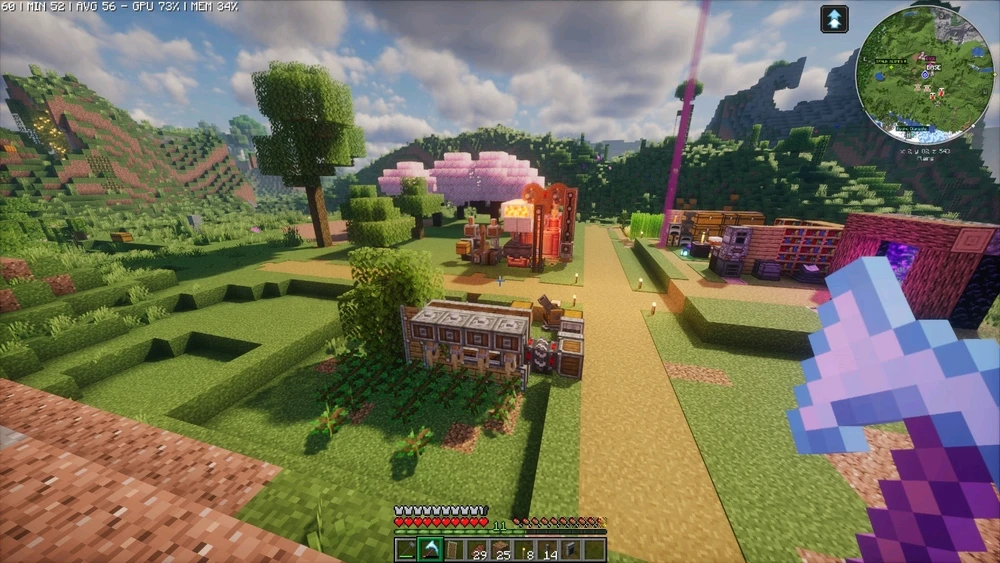This screenshot has width=1000, height=563.
Task: Choose the door item in the hotbar
Action: coord(454,549)
